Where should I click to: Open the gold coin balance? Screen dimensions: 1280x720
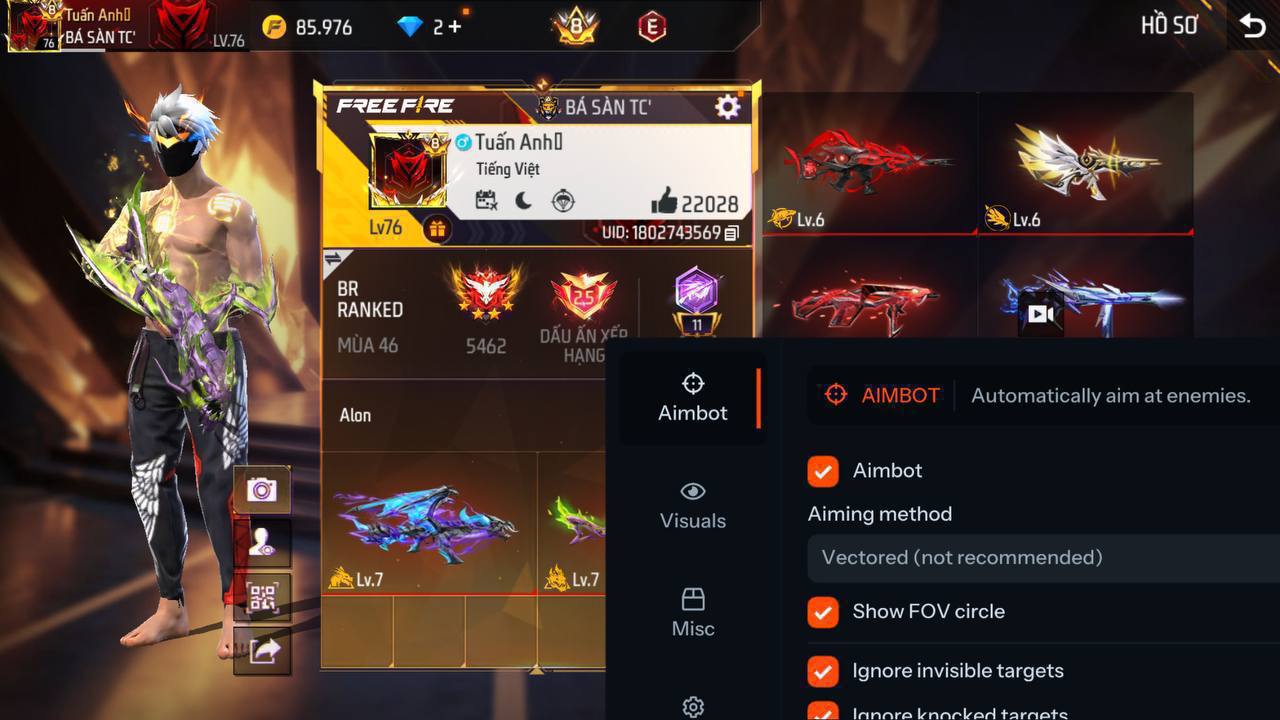click(x=308, y=27)
